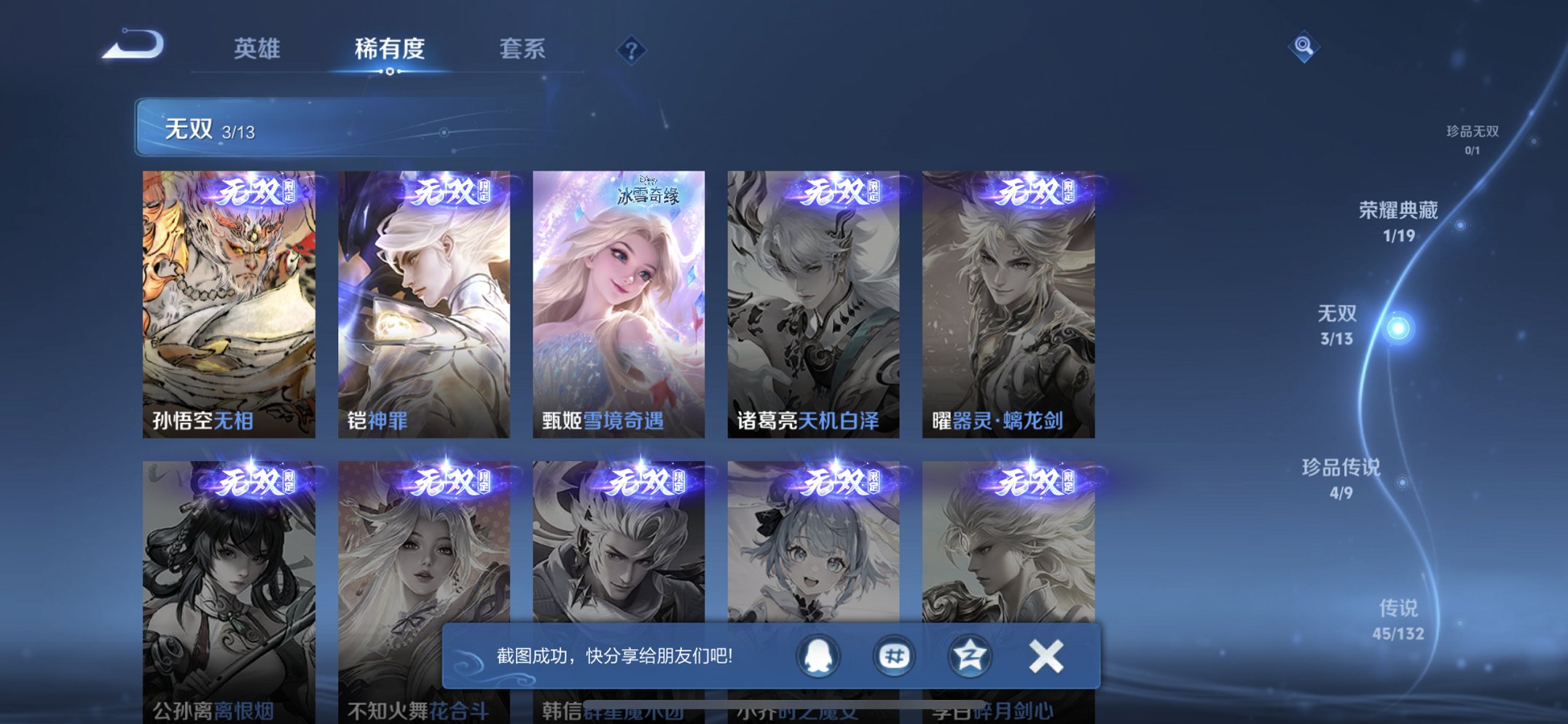Share screenshot via the WeChat Channels icon

(x=893, y=656)
